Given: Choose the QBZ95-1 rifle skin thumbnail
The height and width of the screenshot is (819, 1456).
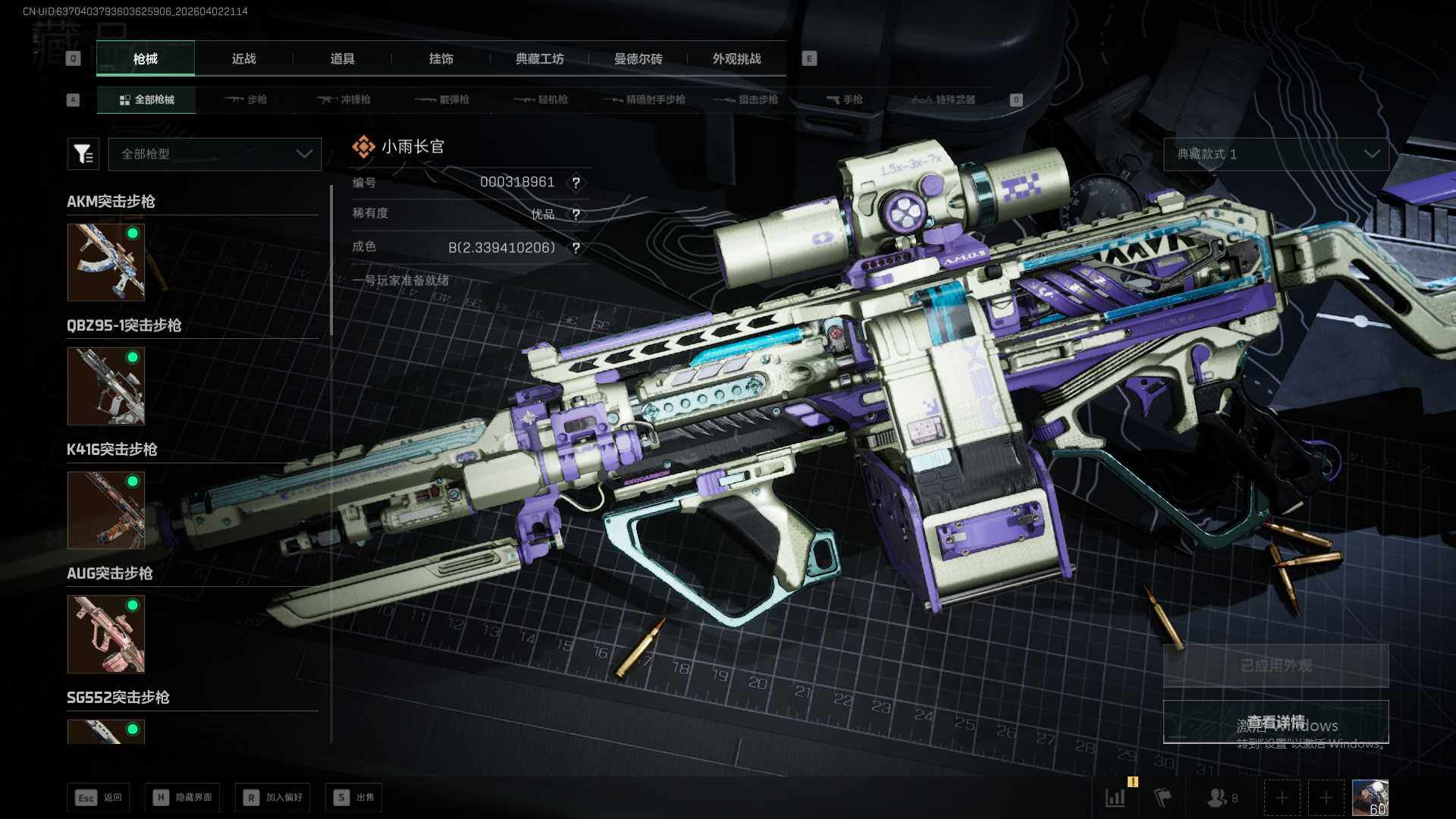Looking at the screenshot, I should (x=105, y=386).
